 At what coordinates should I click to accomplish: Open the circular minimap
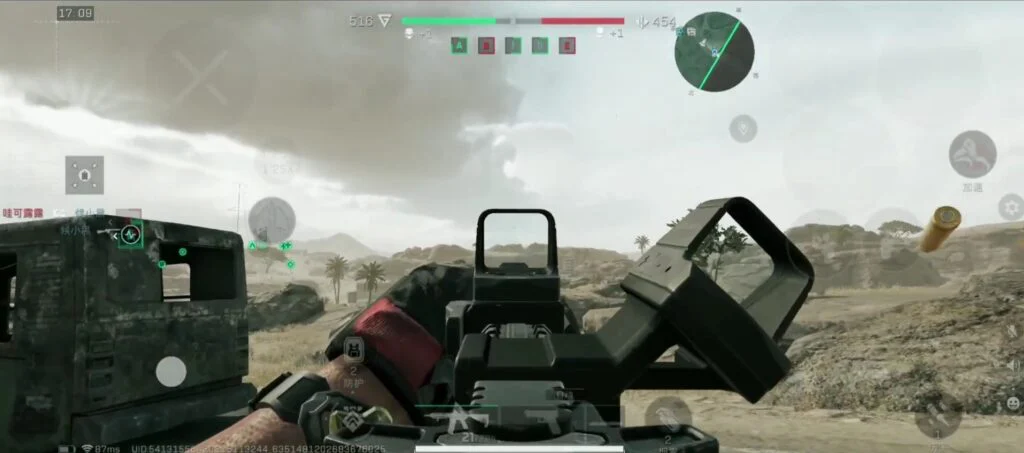[x=714, y=51]
